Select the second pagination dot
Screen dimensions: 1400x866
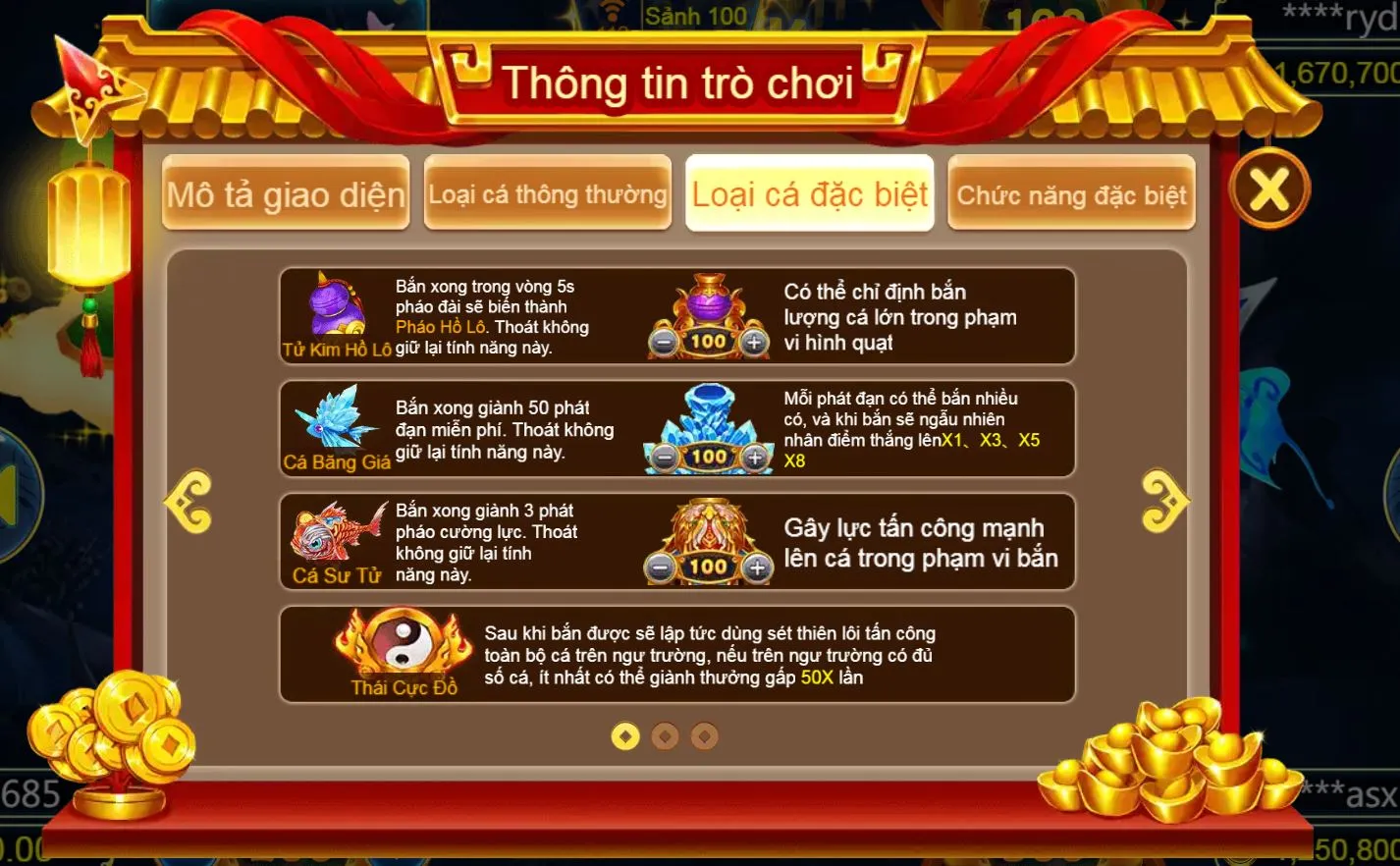coord(664,733)
